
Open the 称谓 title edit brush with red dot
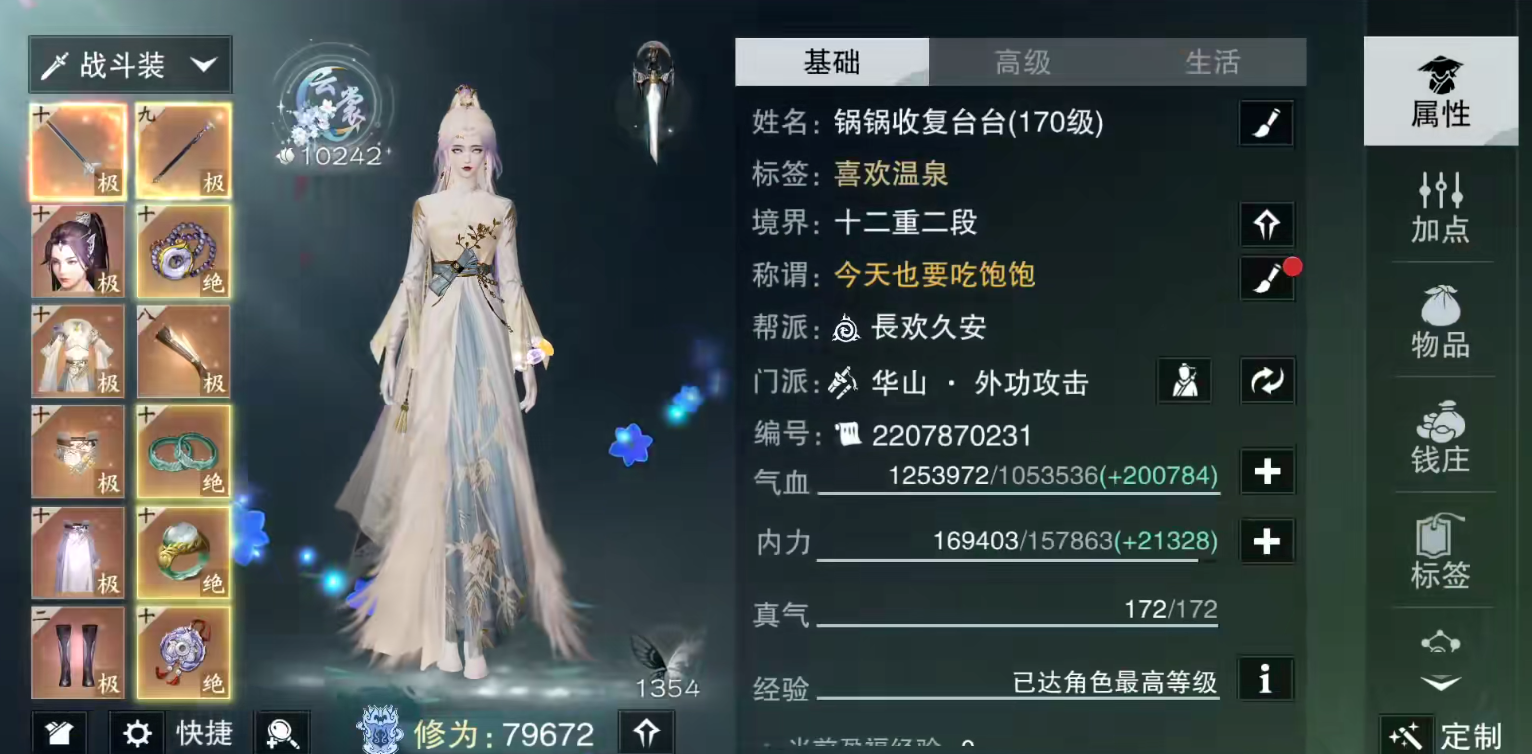pyautogui.click(x=1266, y=276)
